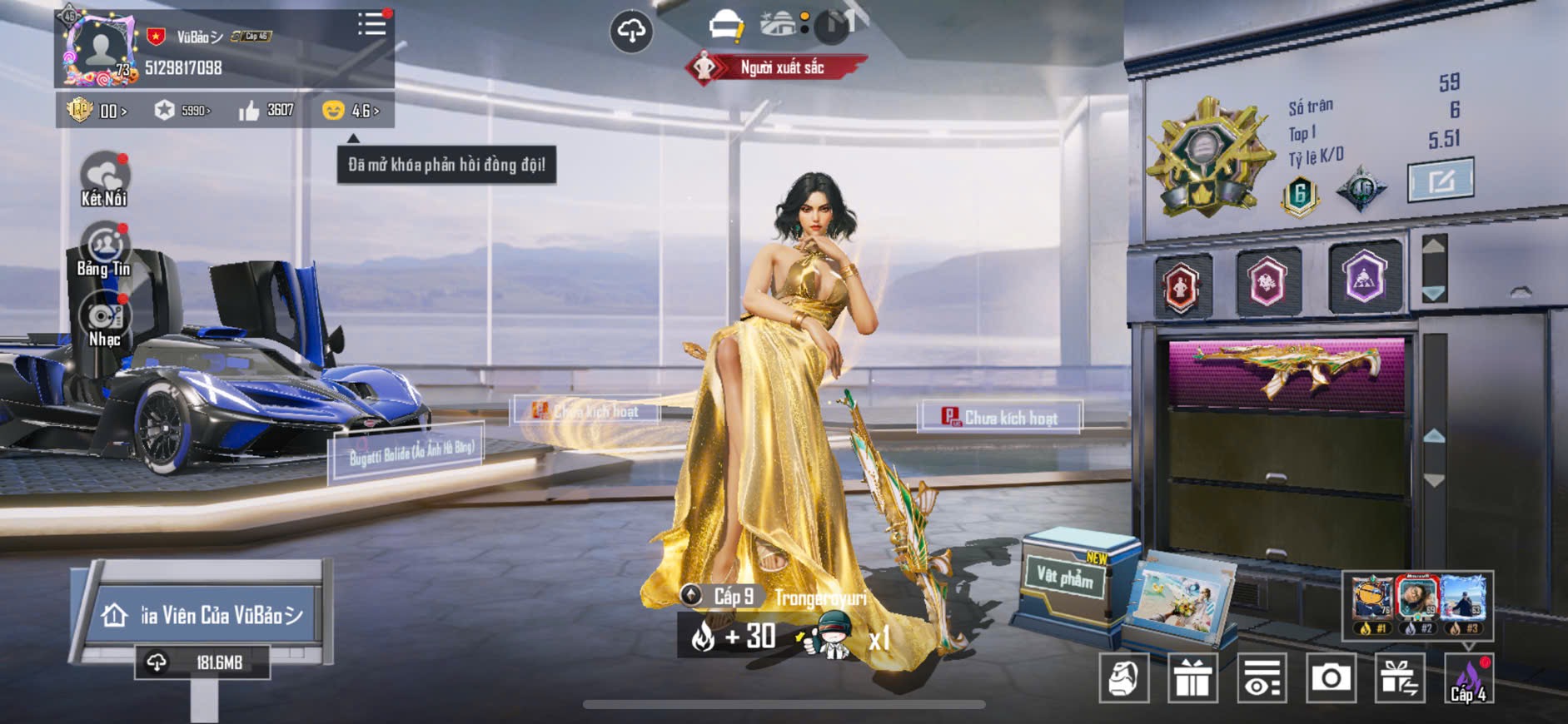Tap the likes thumbs-up counter
Image resolution: width=1568 pixels, height=724 pixels.
tap(266, 111)
